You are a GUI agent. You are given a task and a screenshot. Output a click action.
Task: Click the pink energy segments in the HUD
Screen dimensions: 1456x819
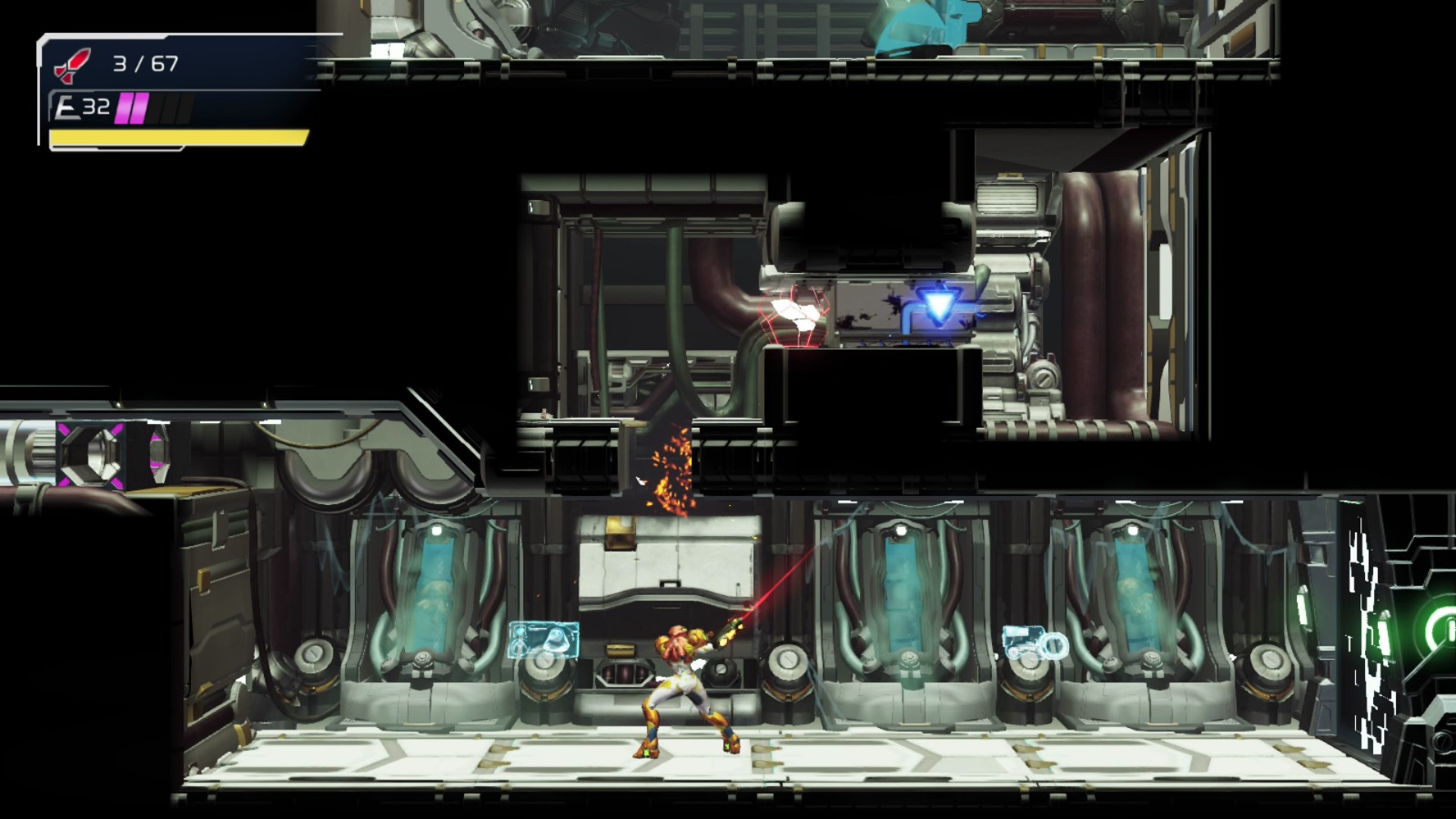pyautogui.click(x=133, y=106)
